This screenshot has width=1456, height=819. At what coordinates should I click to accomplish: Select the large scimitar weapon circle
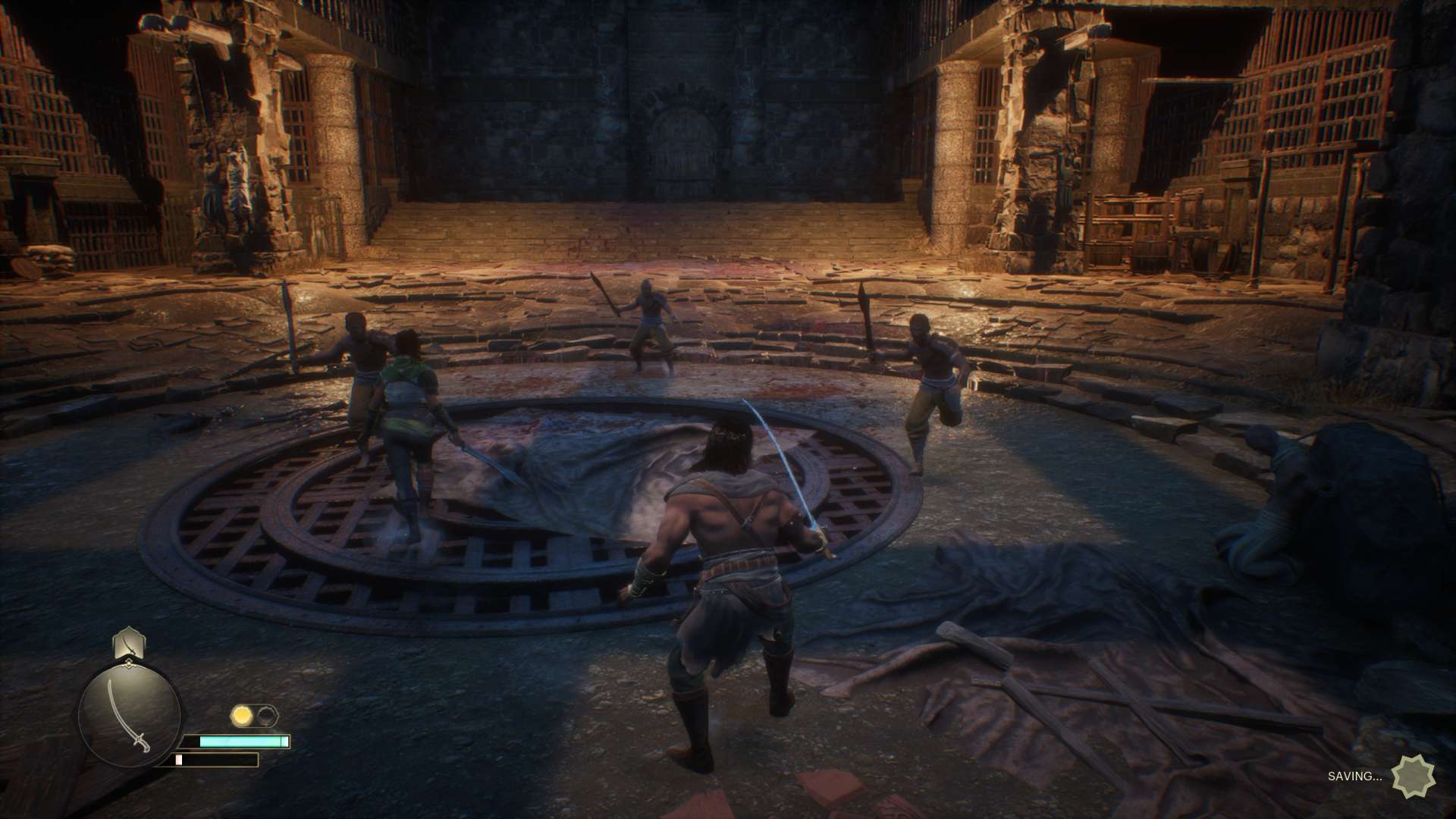click(130, 713)
